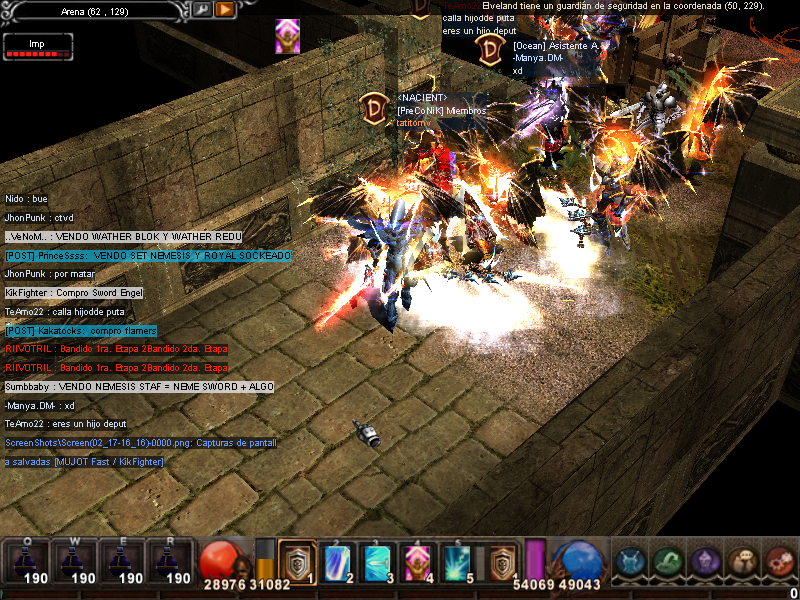Open the blue winged round menu icon
Image resolution: width=800 pixels, height=600 pixels.
[631, 562]
